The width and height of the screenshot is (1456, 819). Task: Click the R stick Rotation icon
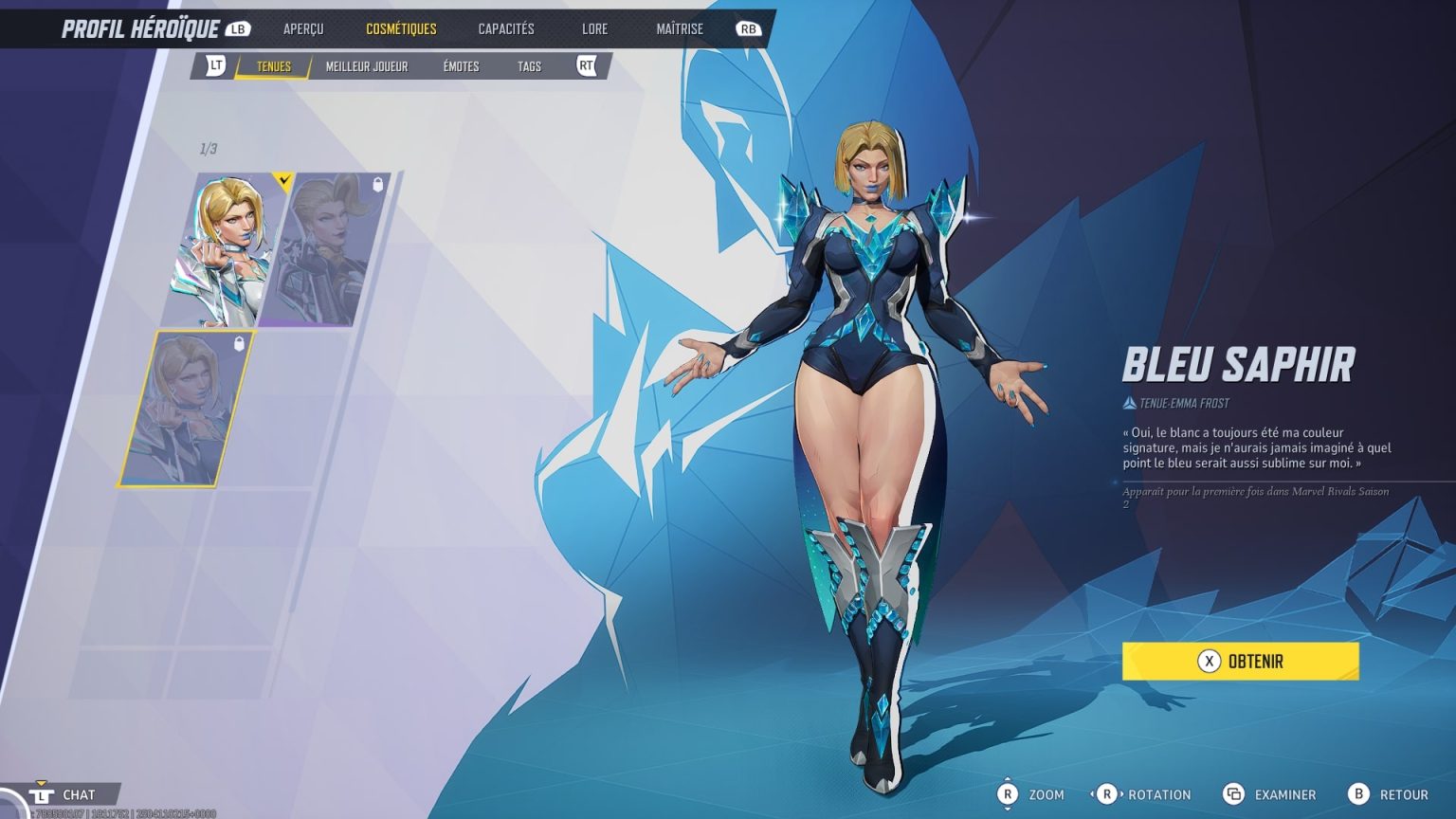tap(1107, 794)
